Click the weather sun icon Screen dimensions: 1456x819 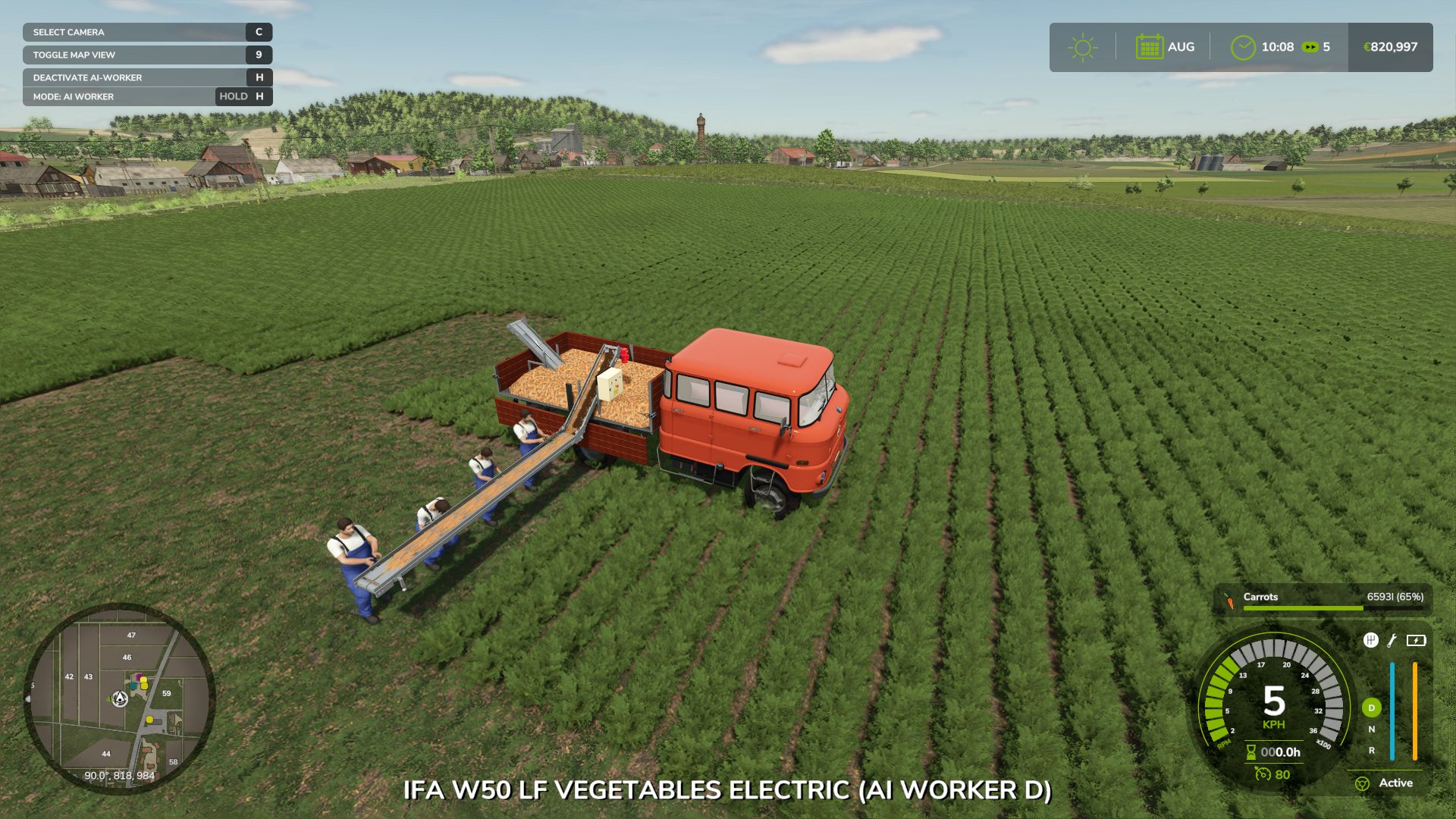(1083, 45)
